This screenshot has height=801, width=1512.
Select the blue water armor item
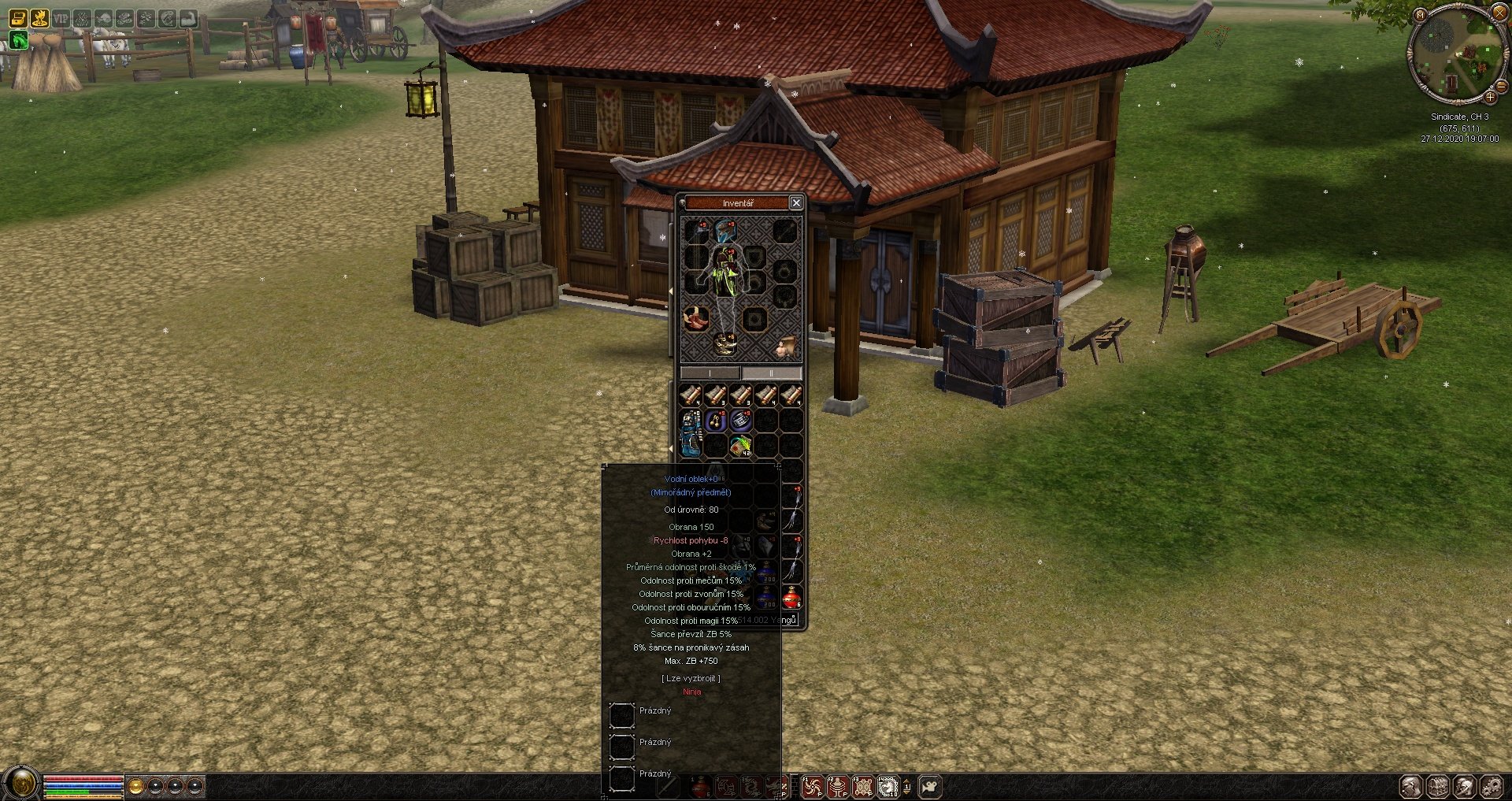[x=691, y=432]
